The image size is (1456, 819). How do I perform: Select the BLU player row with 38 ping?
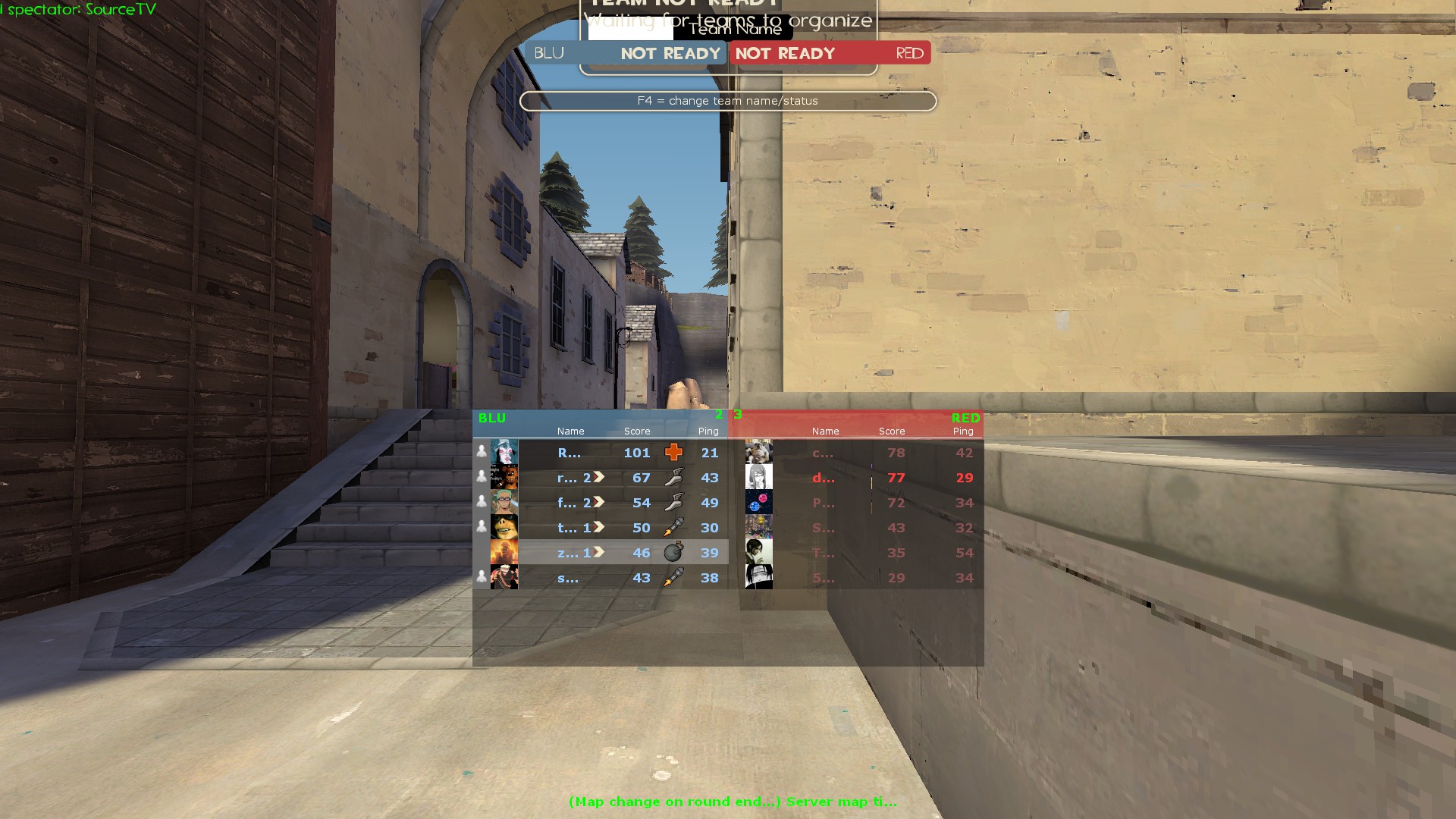tap(599, 578)
